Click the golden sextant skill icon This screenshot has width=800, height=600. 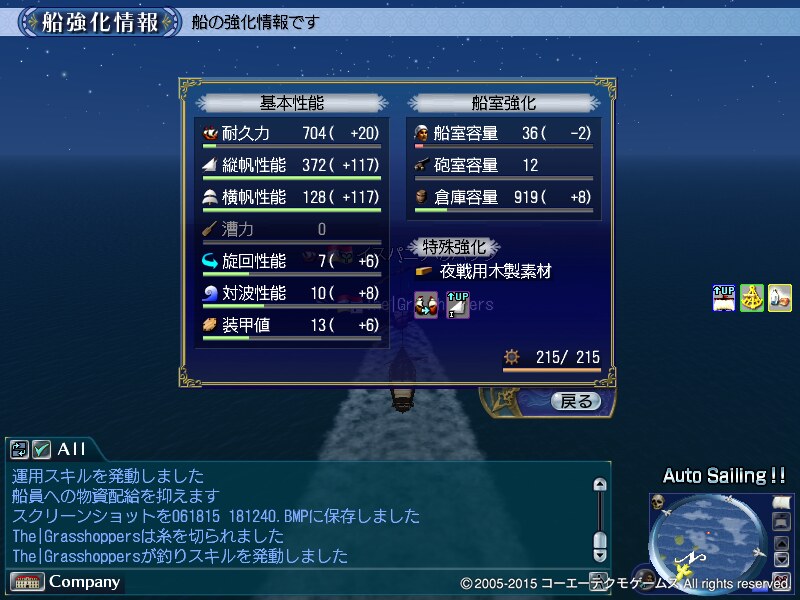[752, 298]
